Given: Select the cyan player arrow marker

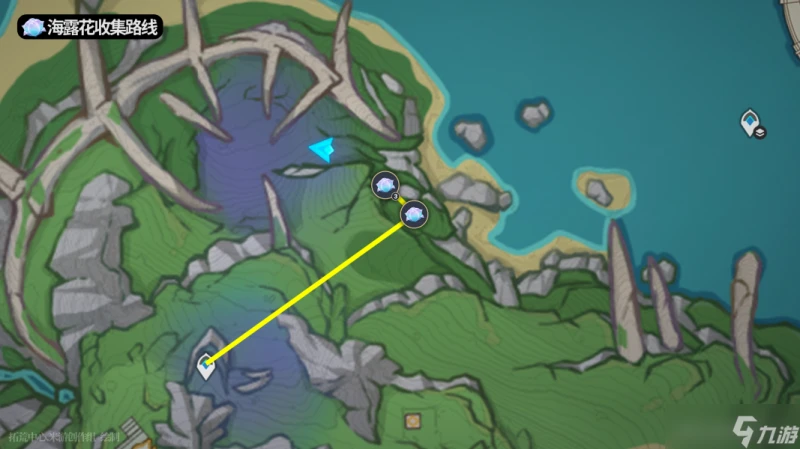Looking at the screenshot, I should coord(322,150).
